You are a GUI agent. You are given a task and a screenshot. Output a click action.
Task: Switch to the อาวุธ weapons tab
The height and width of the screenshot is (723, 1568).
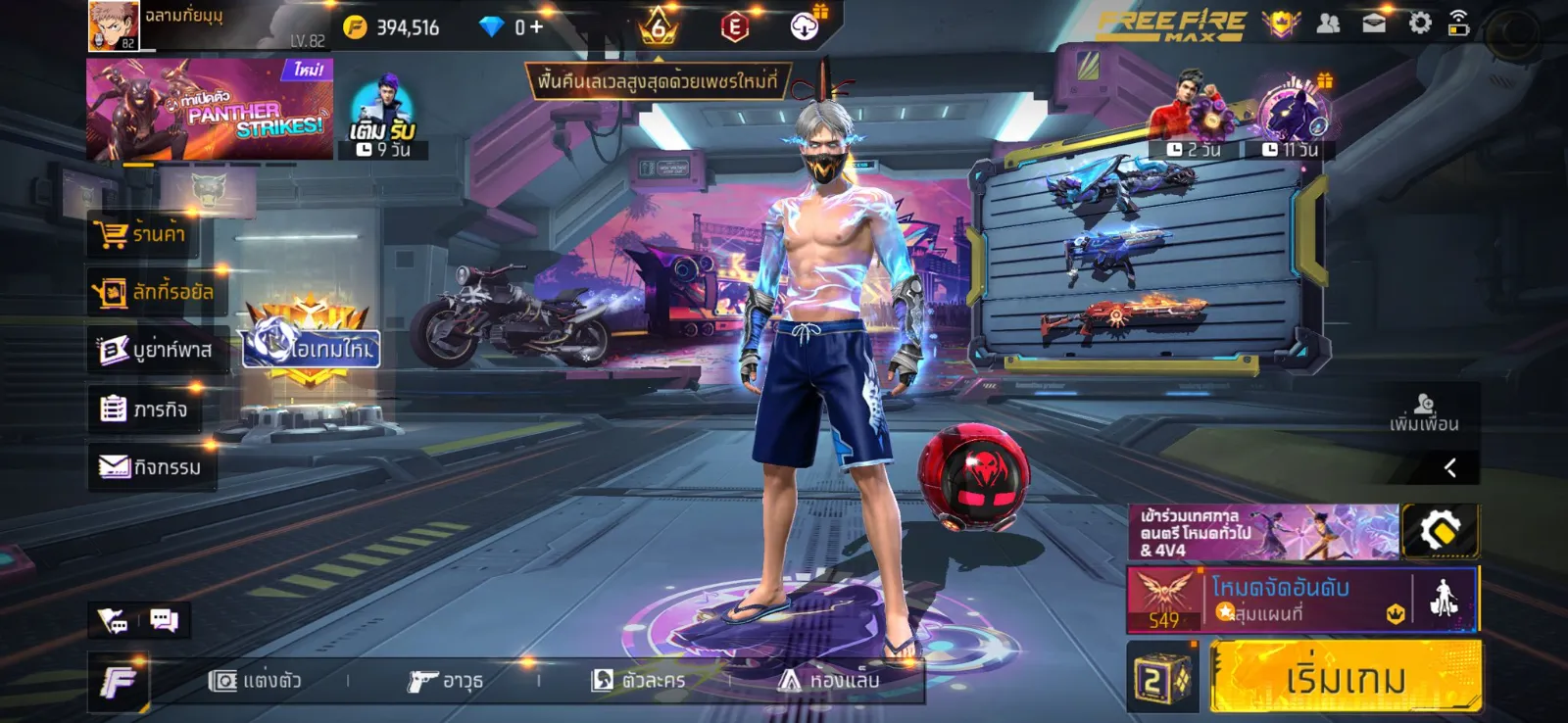446,681
